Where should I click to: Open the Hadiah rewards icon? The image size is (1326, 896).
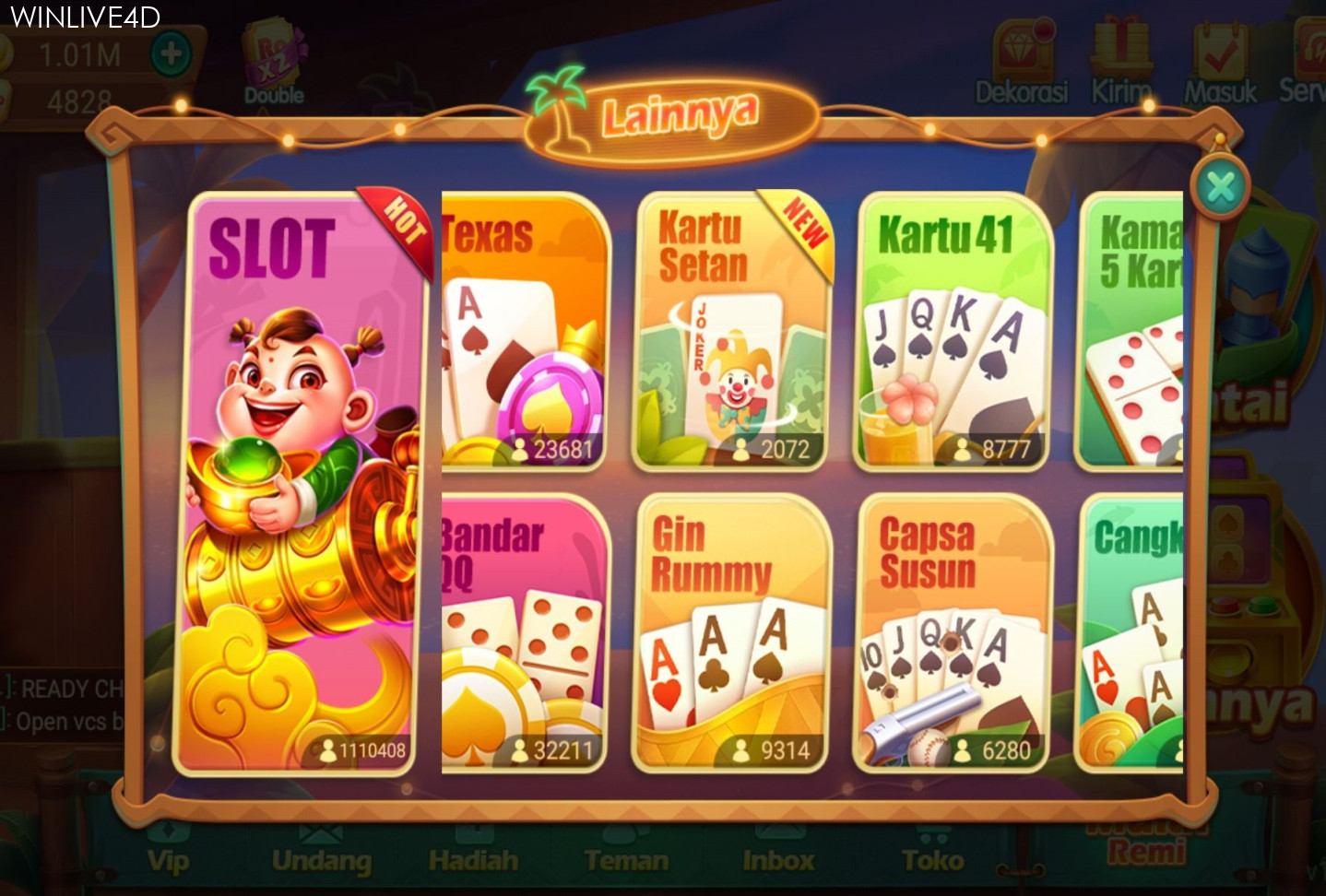pyautogui.click(x=474, y=858)
